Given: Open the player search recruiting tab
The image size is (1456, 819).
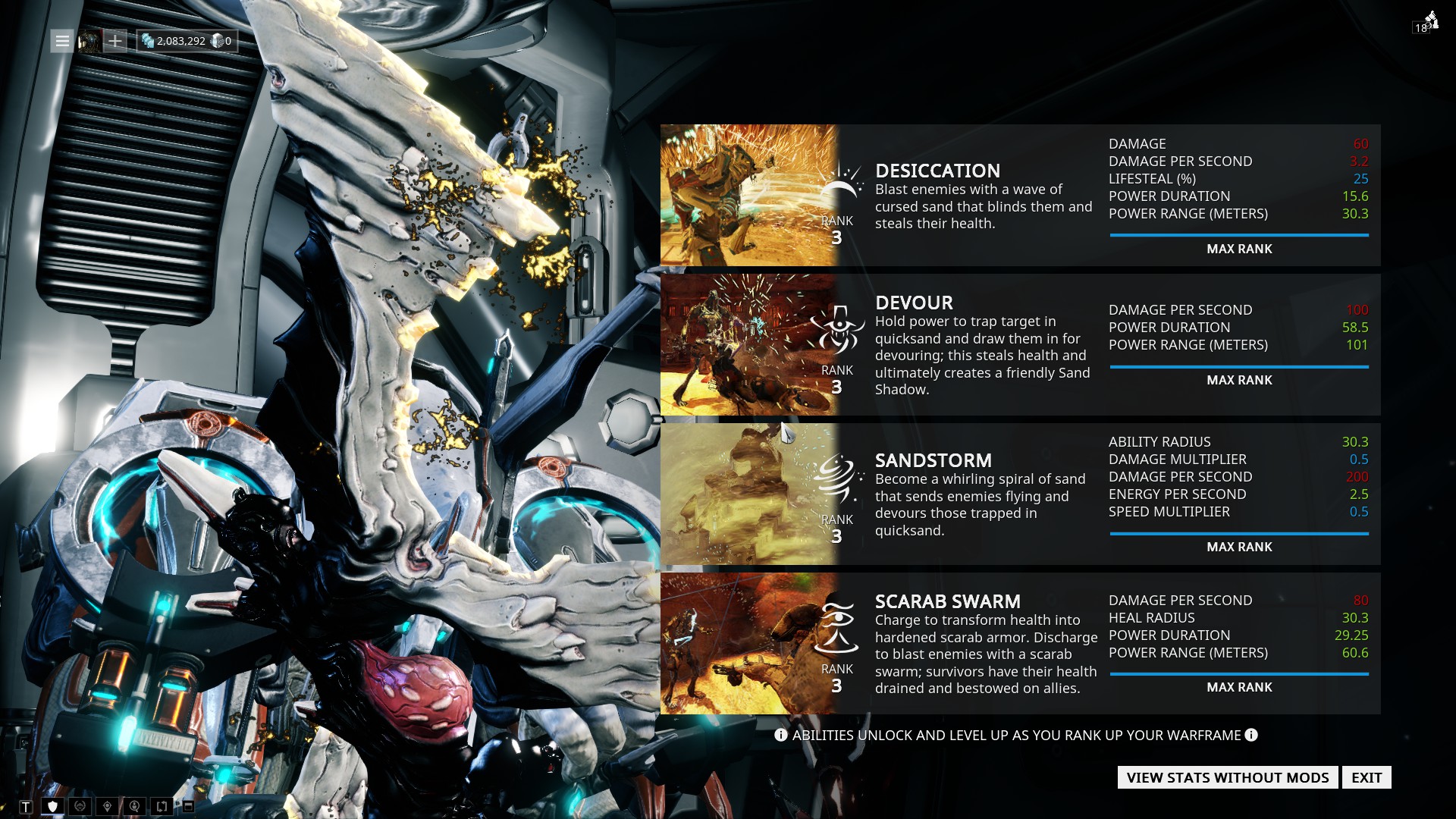Looking at the screenshot, I should [134, 807].
